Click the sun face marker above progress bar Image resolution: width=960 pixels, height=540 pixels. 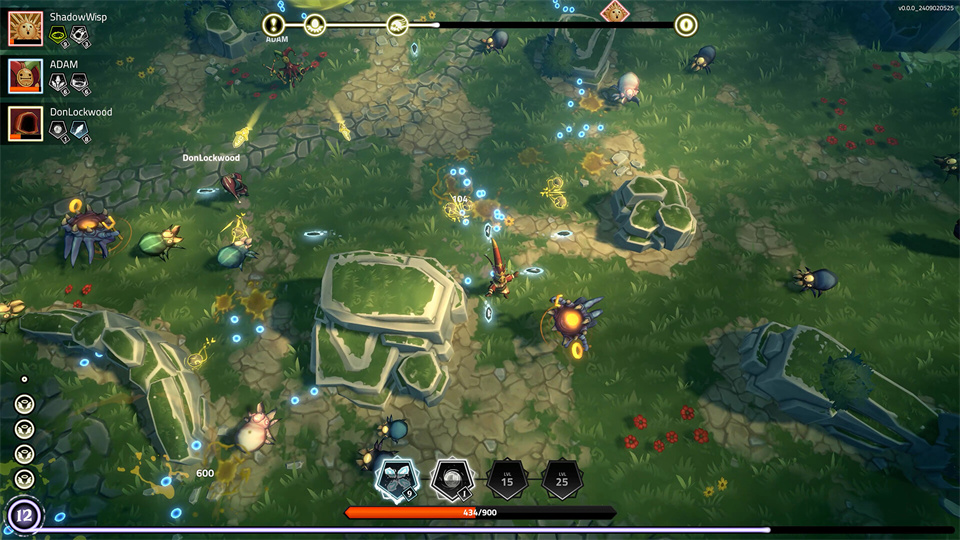pos(614,11)
